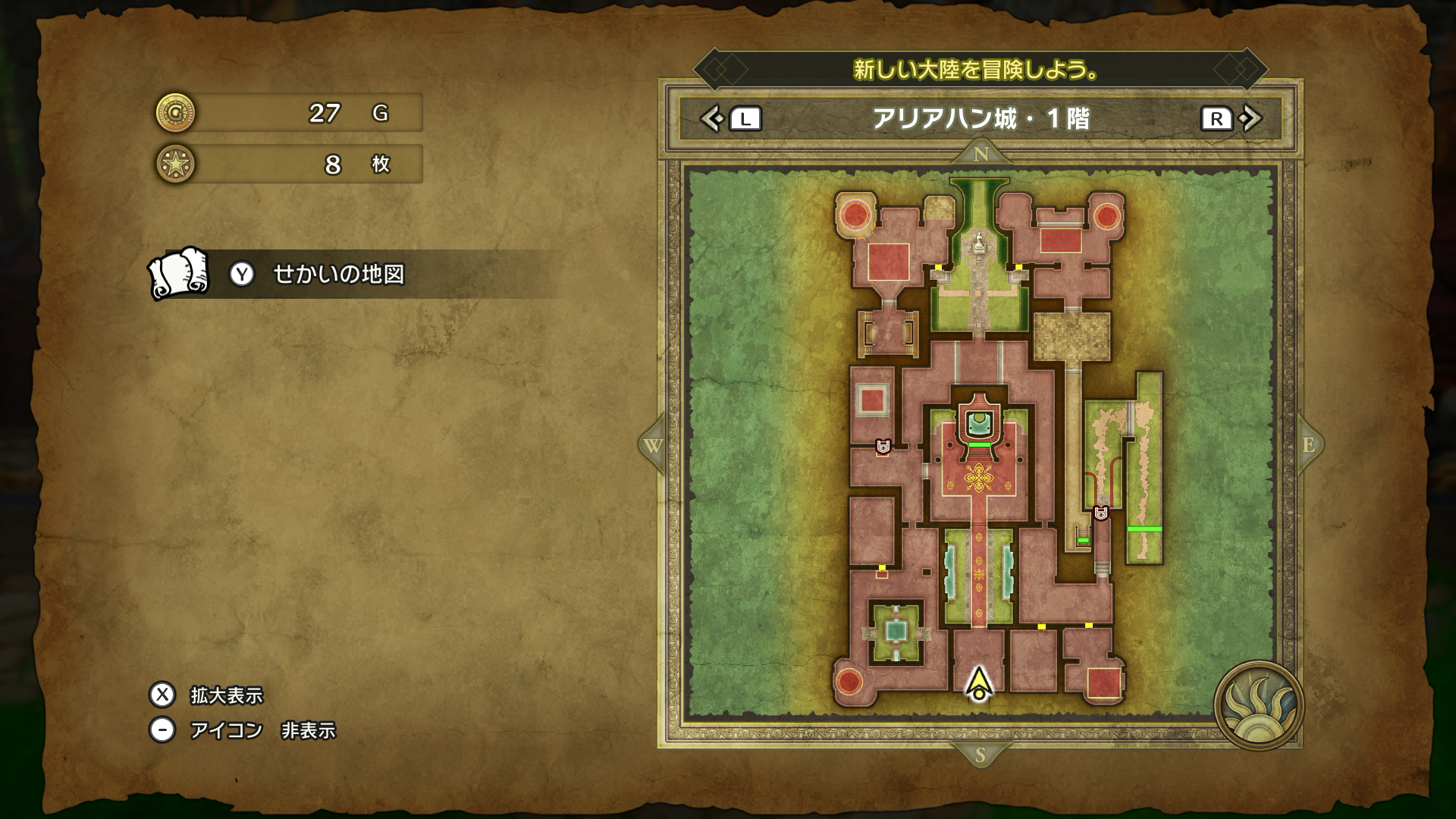Click the yellow player arrow marker on map
Image resolution: width=1456 pixels, height=819 pixels.
pos(980,684)
